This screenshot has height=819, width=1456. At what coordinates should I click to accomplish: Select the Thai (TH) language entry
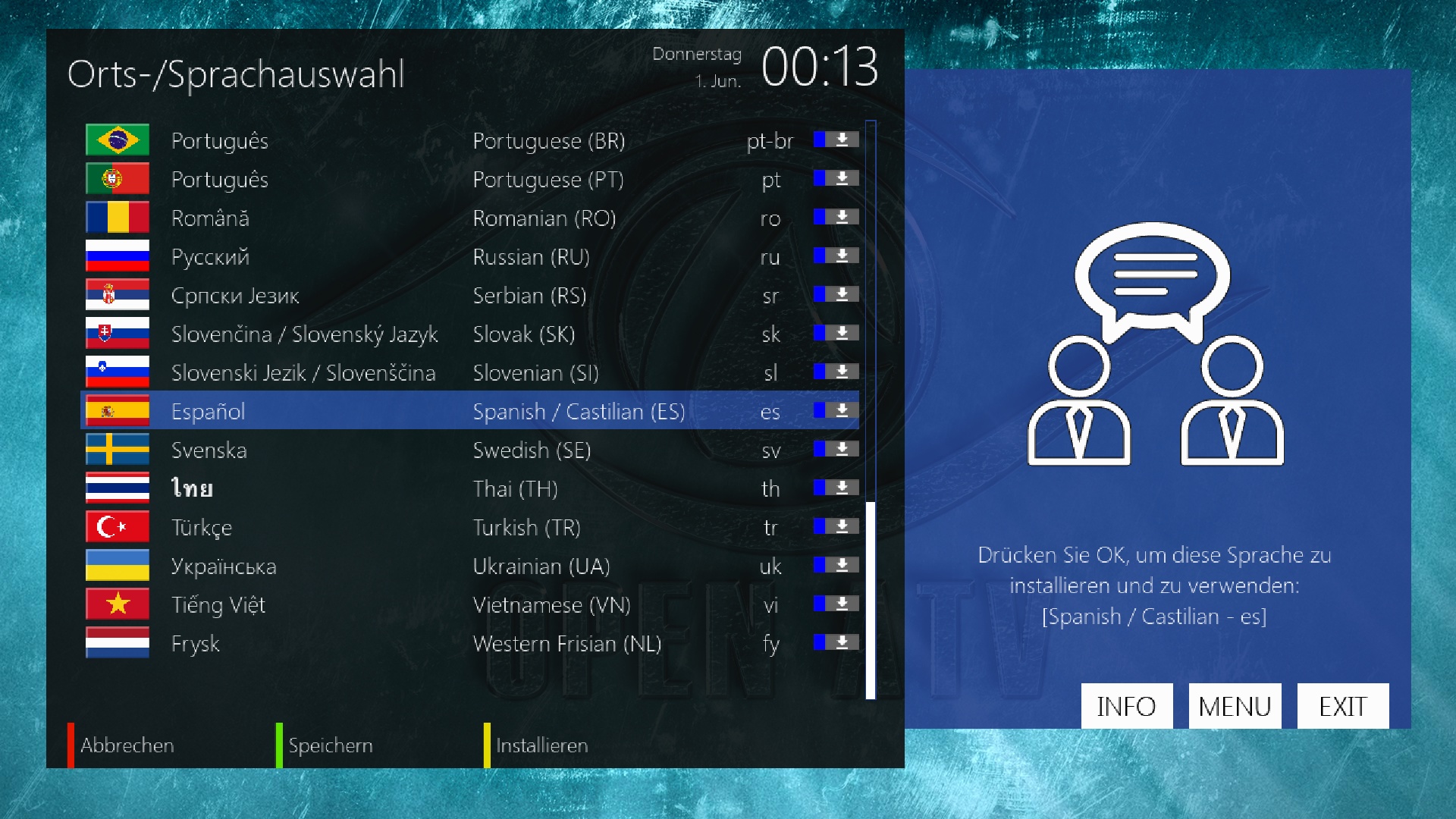470,489
